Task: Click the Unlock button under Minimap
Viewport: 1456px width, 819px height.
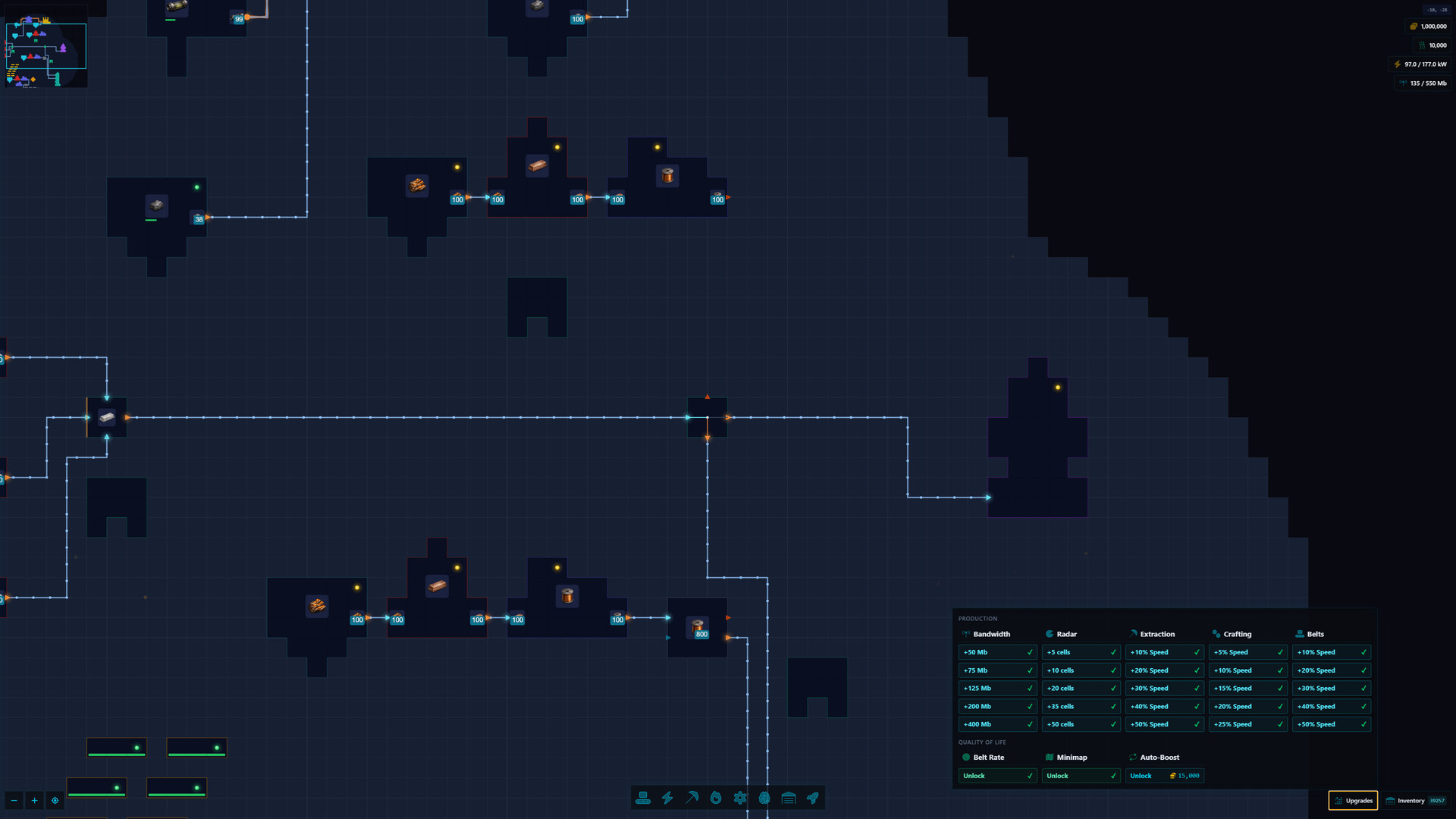Action: tap(1081, 775)
